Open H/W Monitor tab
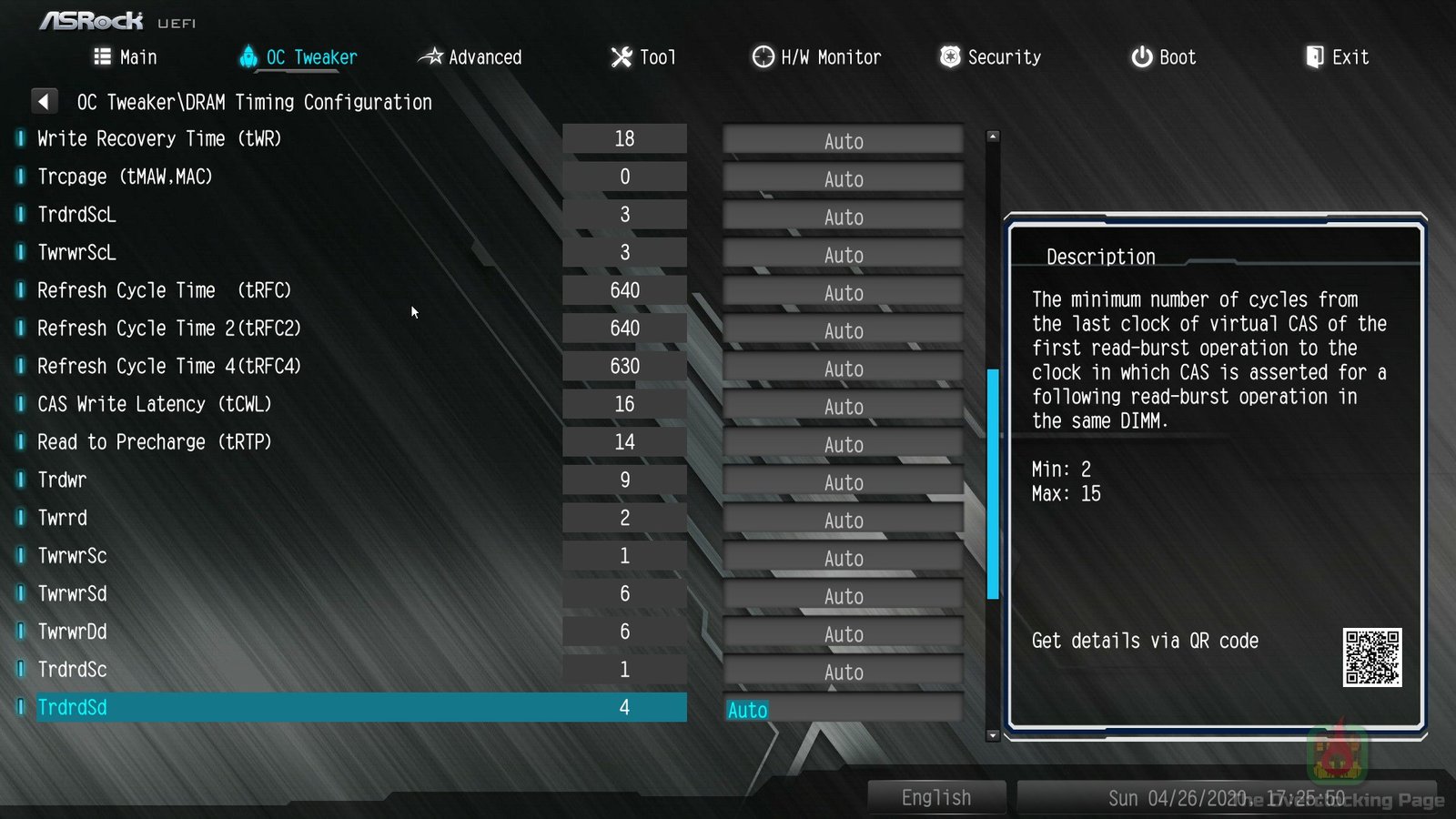Viewport: 1456px width, 819px height. tap(816, 57)
